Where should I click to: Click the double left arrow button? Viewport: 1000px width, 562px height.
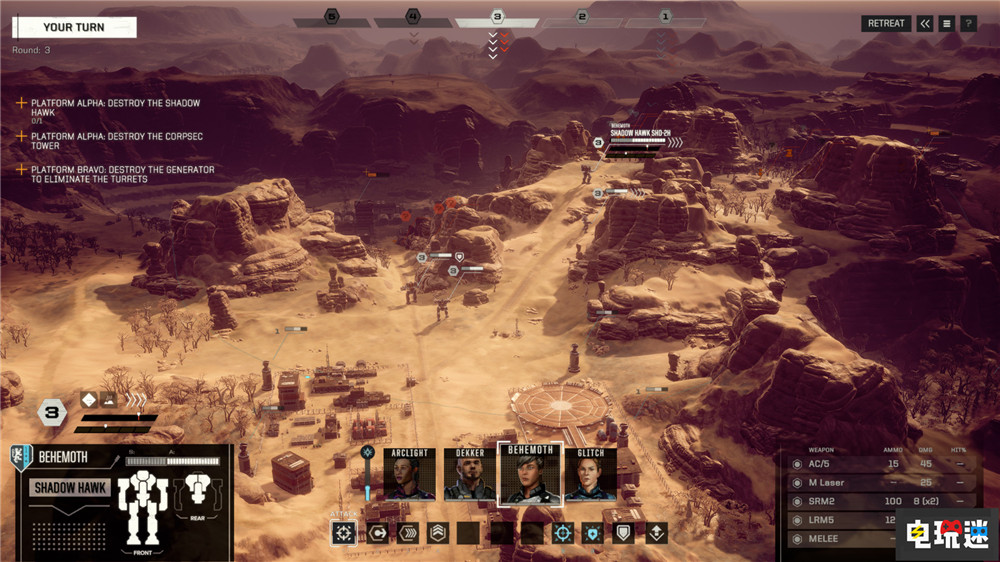pyautogui.click(x=925, y=23)
